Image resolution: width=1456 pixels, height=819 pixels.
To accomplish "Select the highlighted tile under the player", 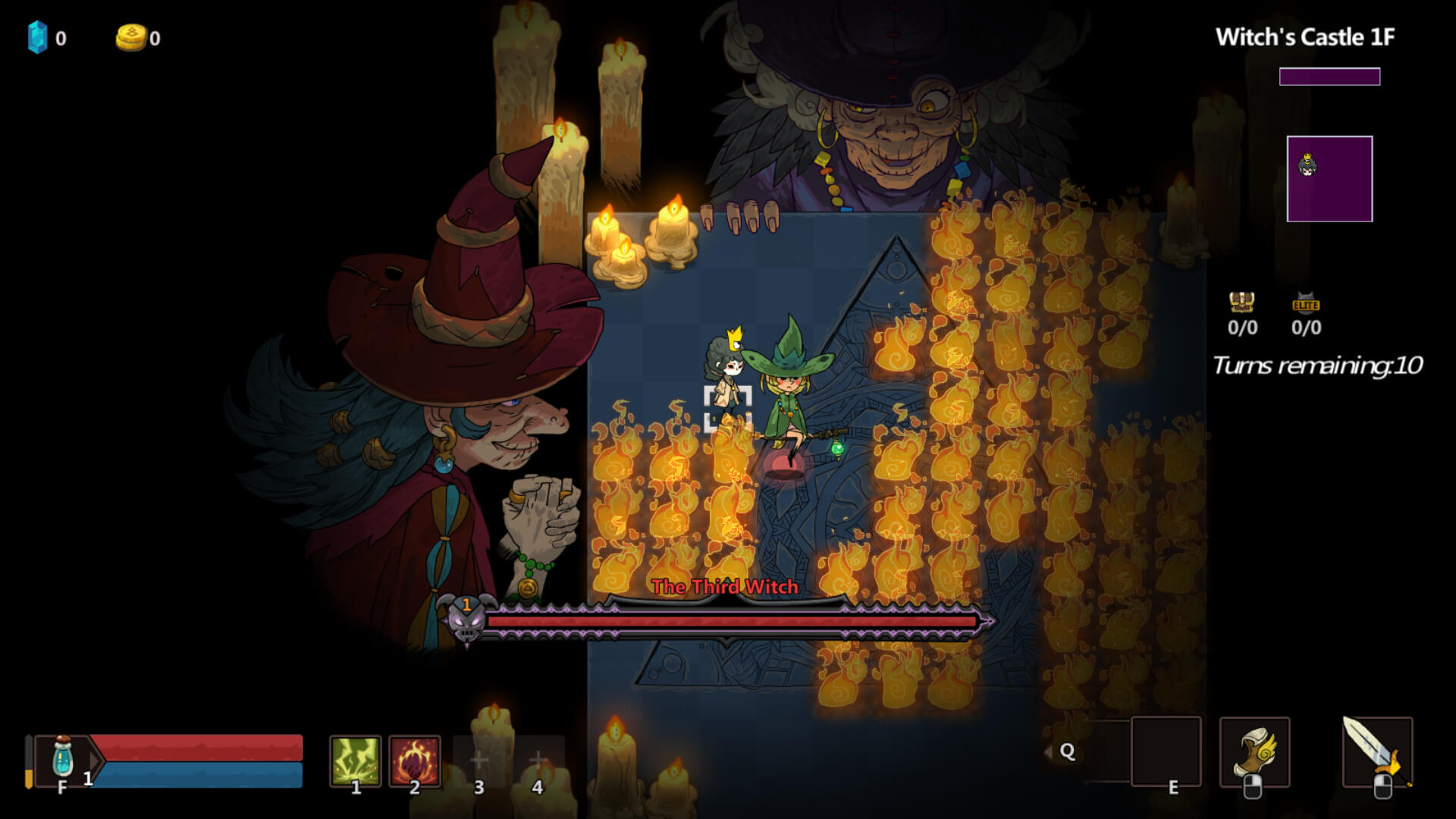I will click(x=727, y=409).
